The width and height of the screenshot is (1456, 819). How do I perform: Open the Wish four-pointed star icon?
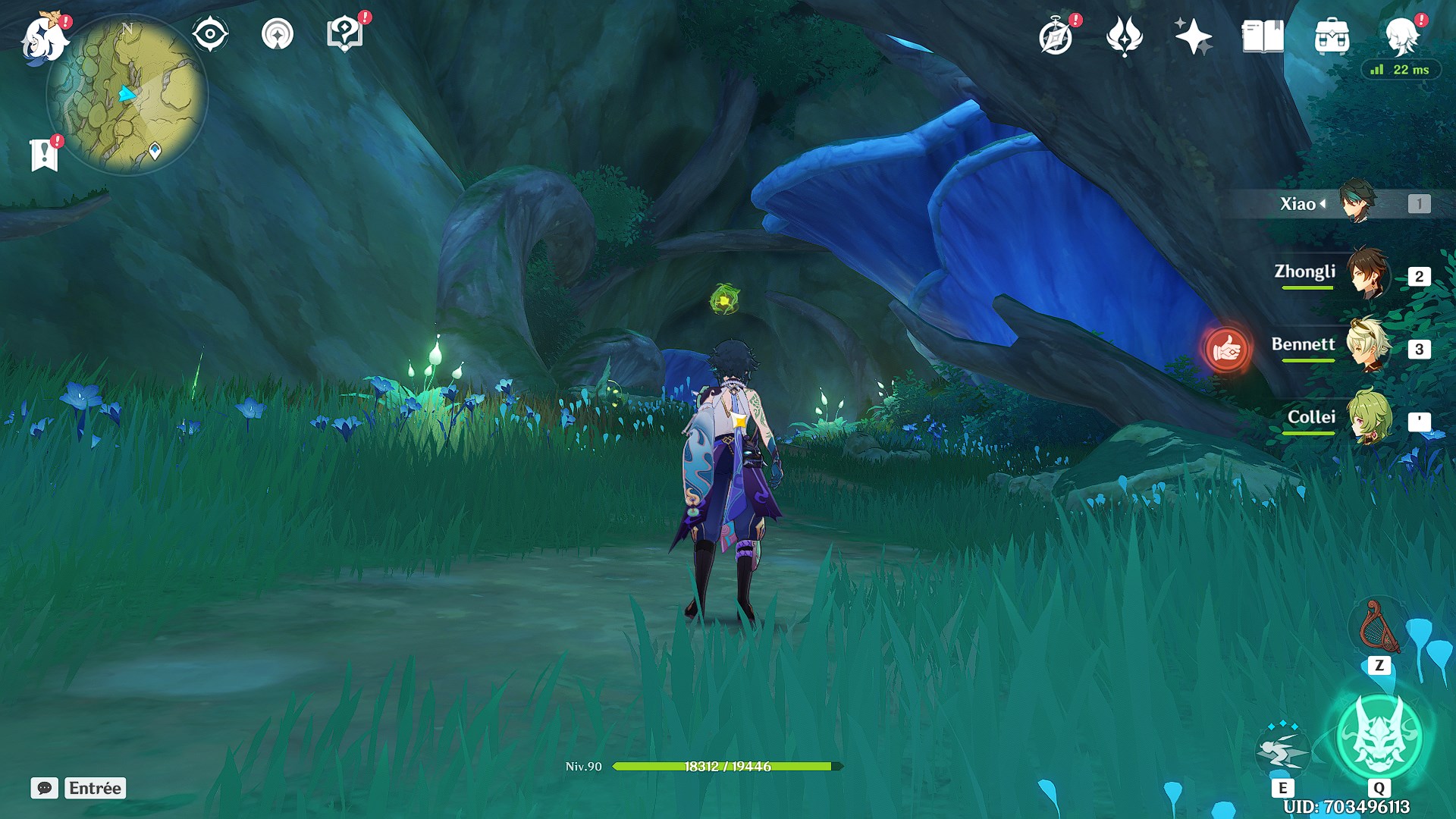pos(1193,36)
